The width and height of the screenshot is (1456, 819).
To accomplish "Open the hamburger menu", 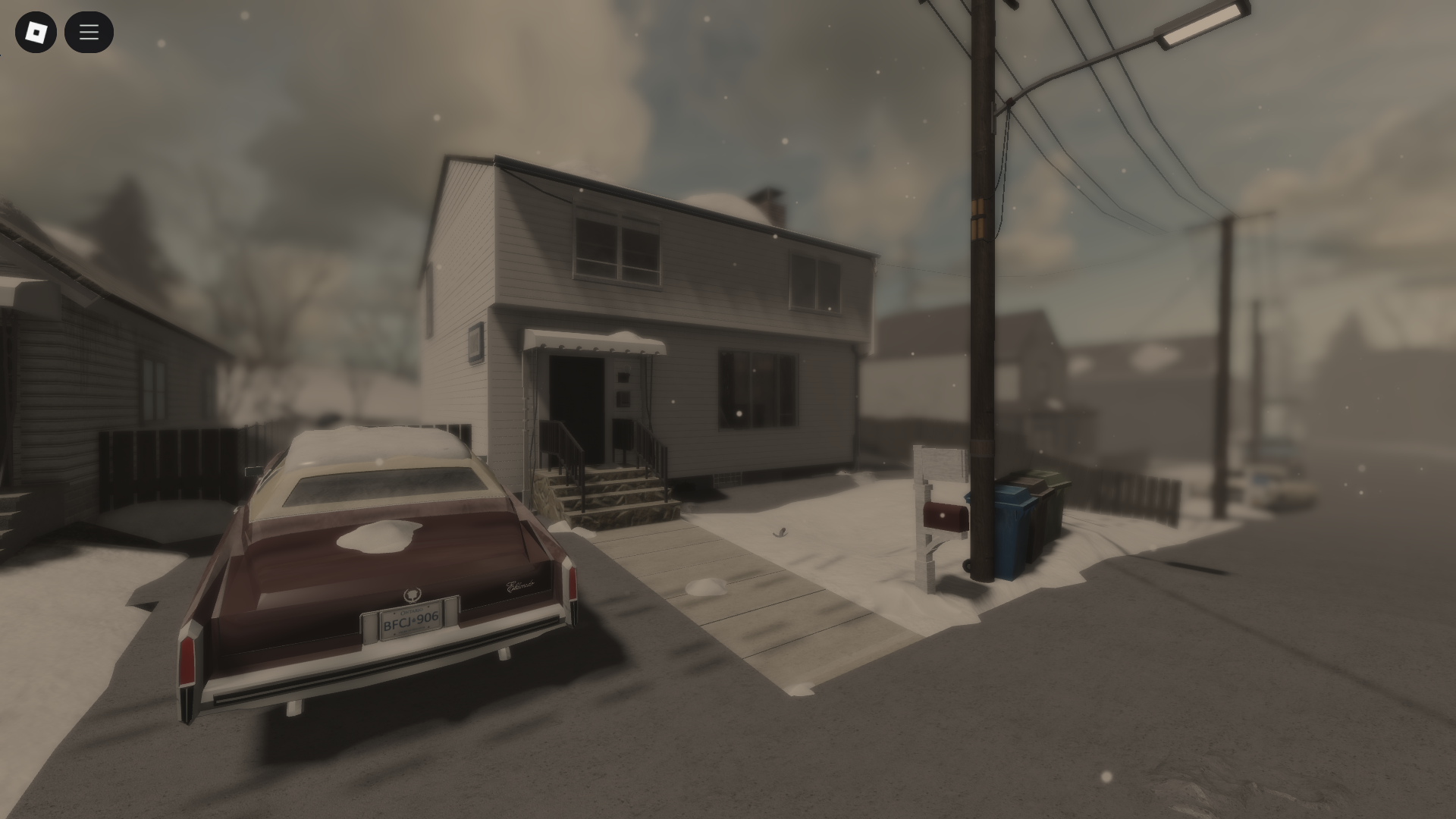I will click(x=89, y=32).
